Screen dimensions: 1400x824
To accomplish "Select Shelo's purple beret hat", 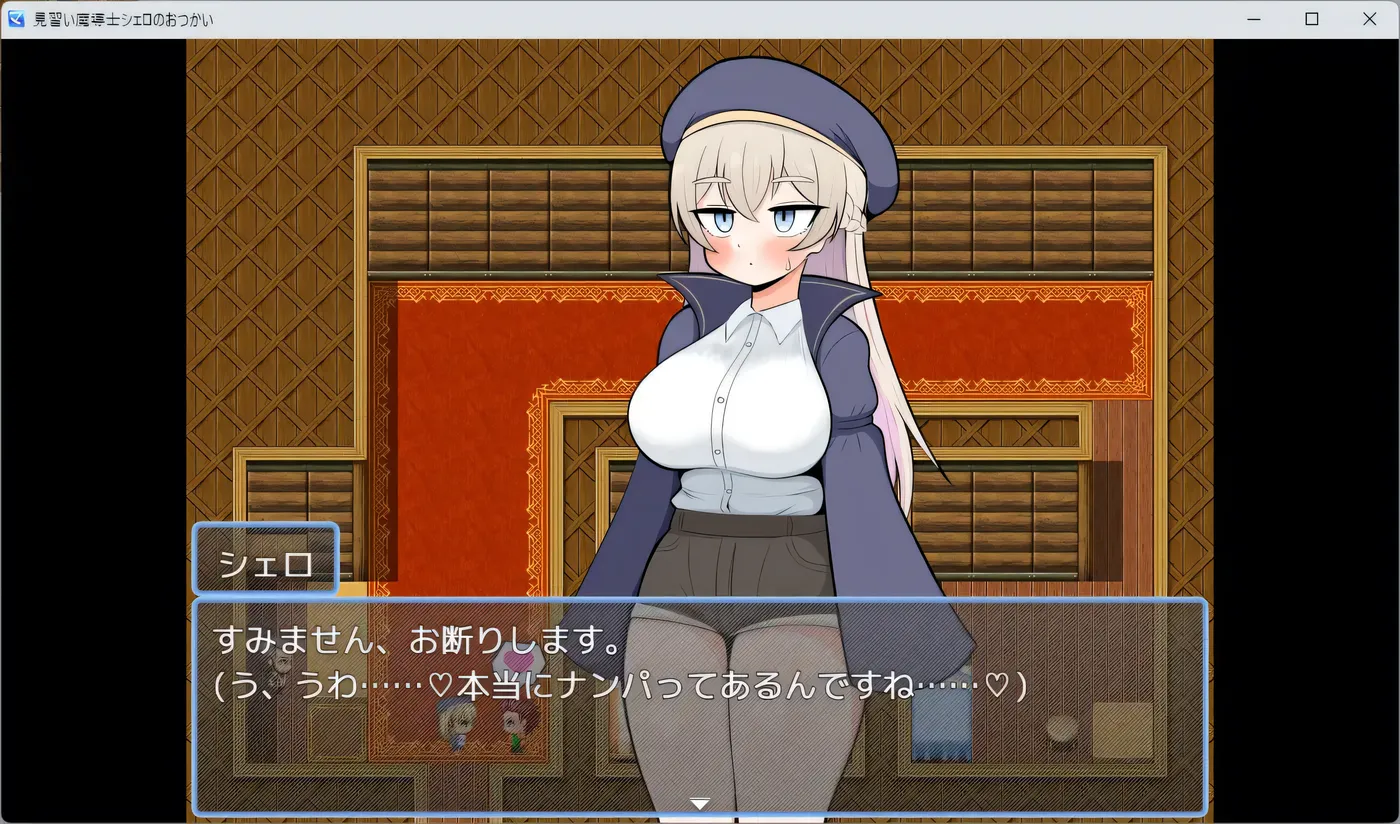I will click(x=770, y=105).
